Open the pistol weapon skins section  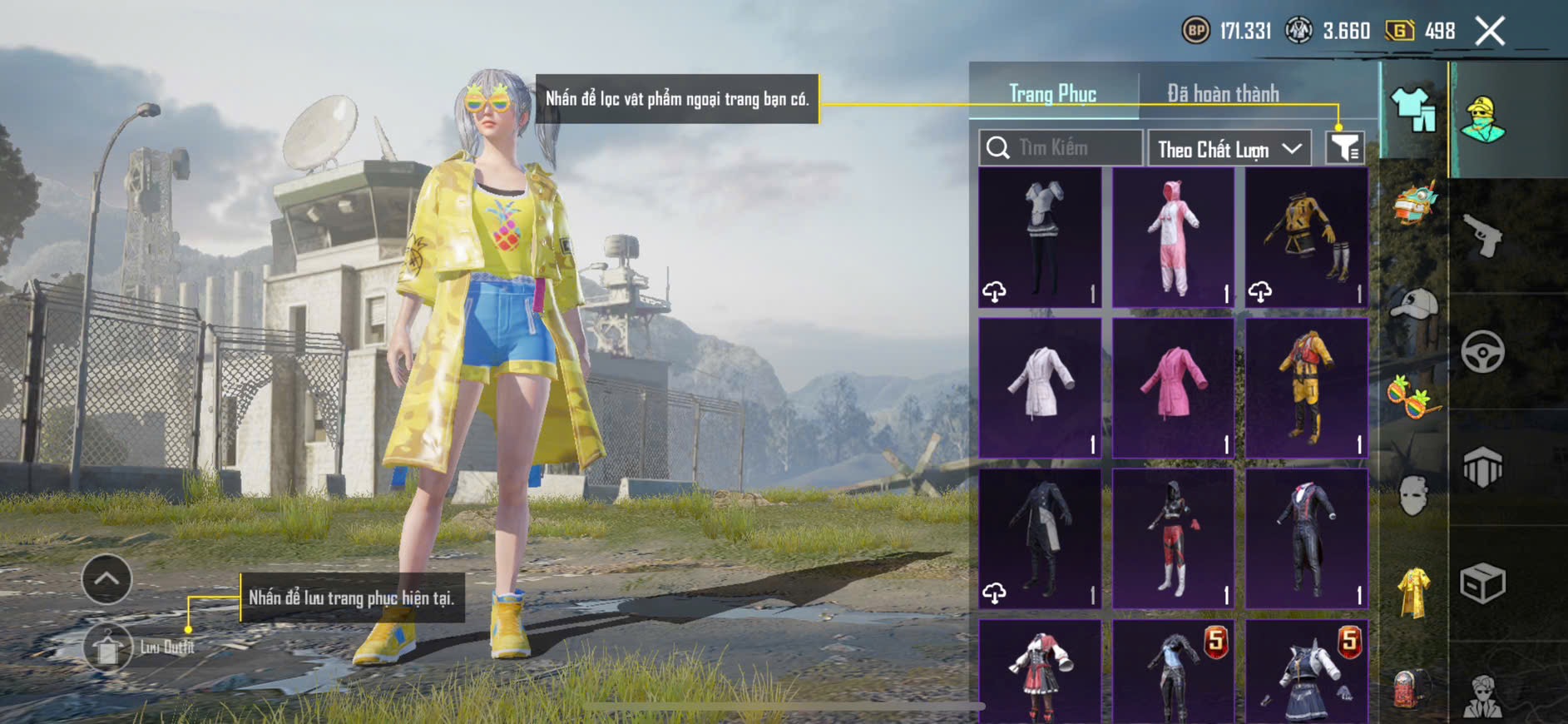1482,236
